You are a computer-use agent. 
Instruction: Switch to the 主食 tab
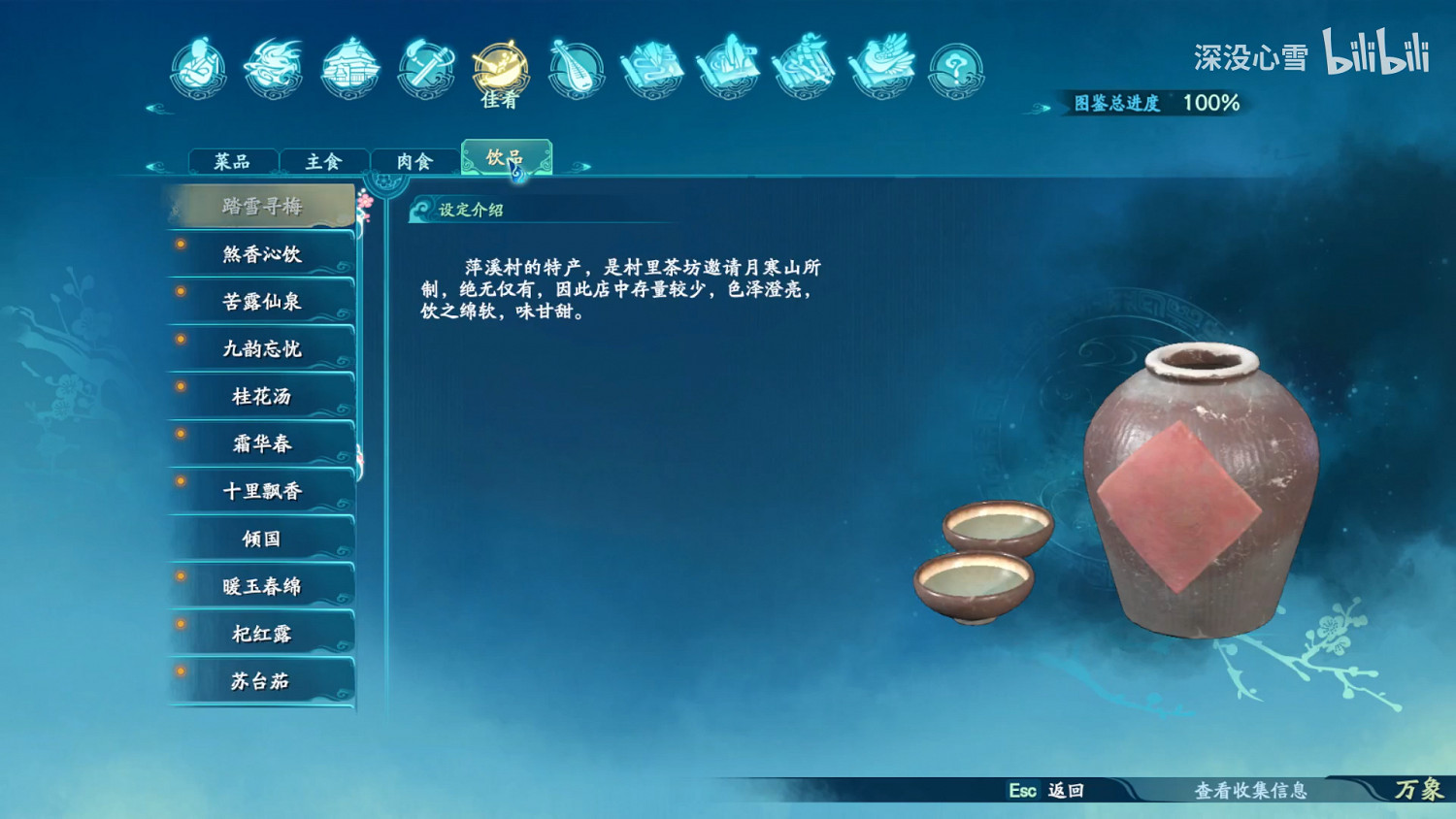tap(322, 160)
